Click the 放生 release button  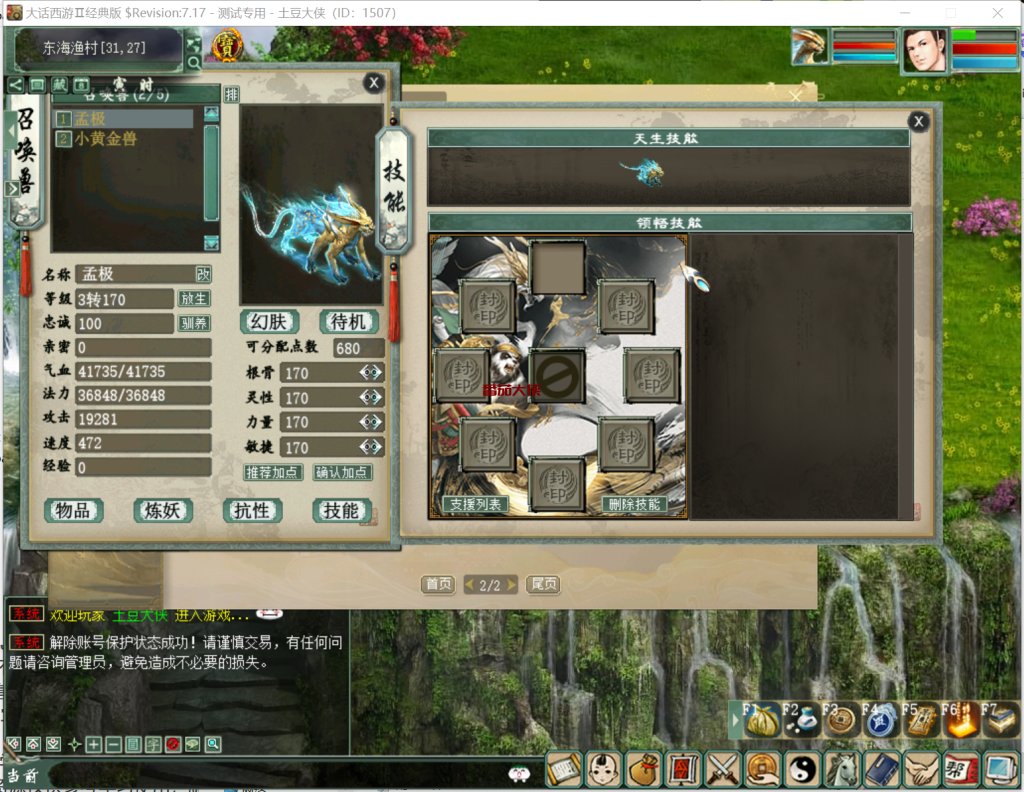[194, 299]
